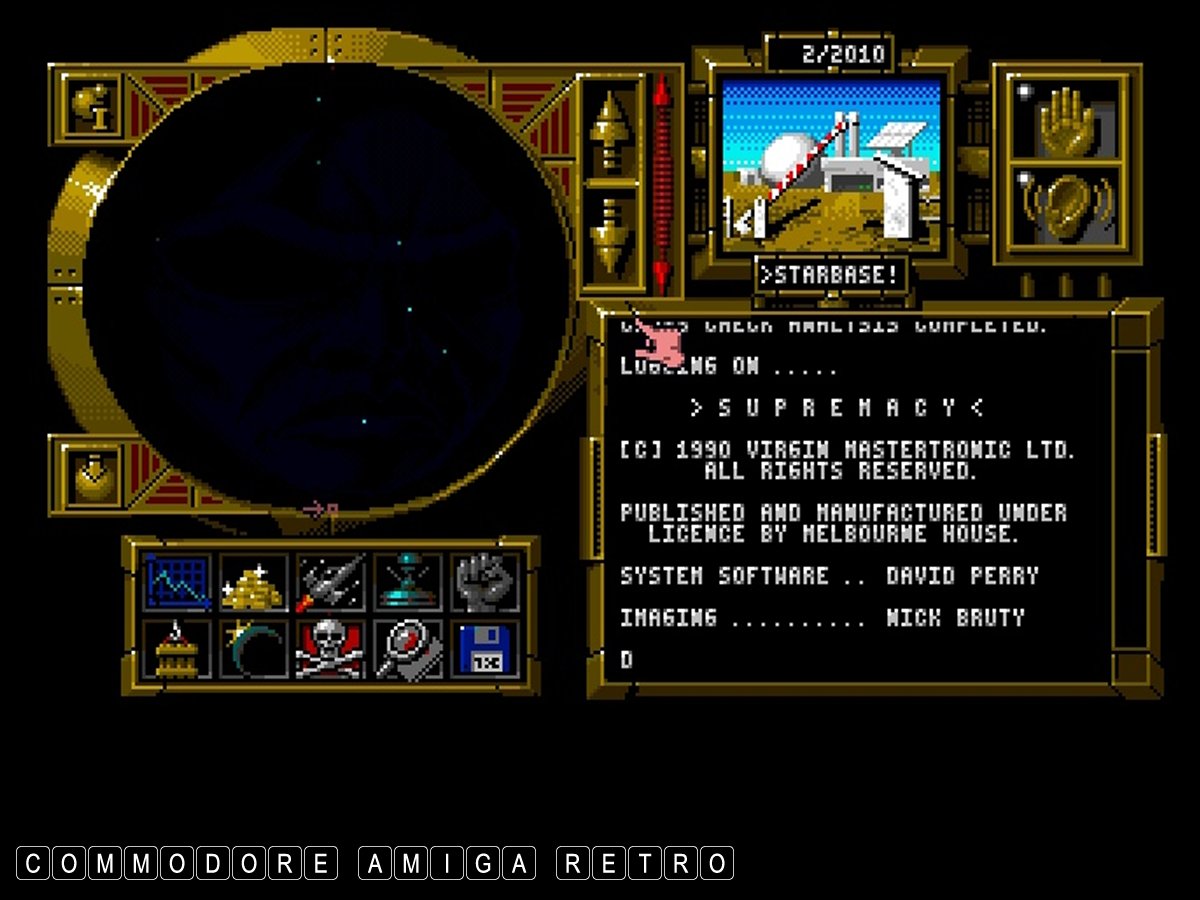
Task: Select the crescent planet icon
Action: pos(253,649)
